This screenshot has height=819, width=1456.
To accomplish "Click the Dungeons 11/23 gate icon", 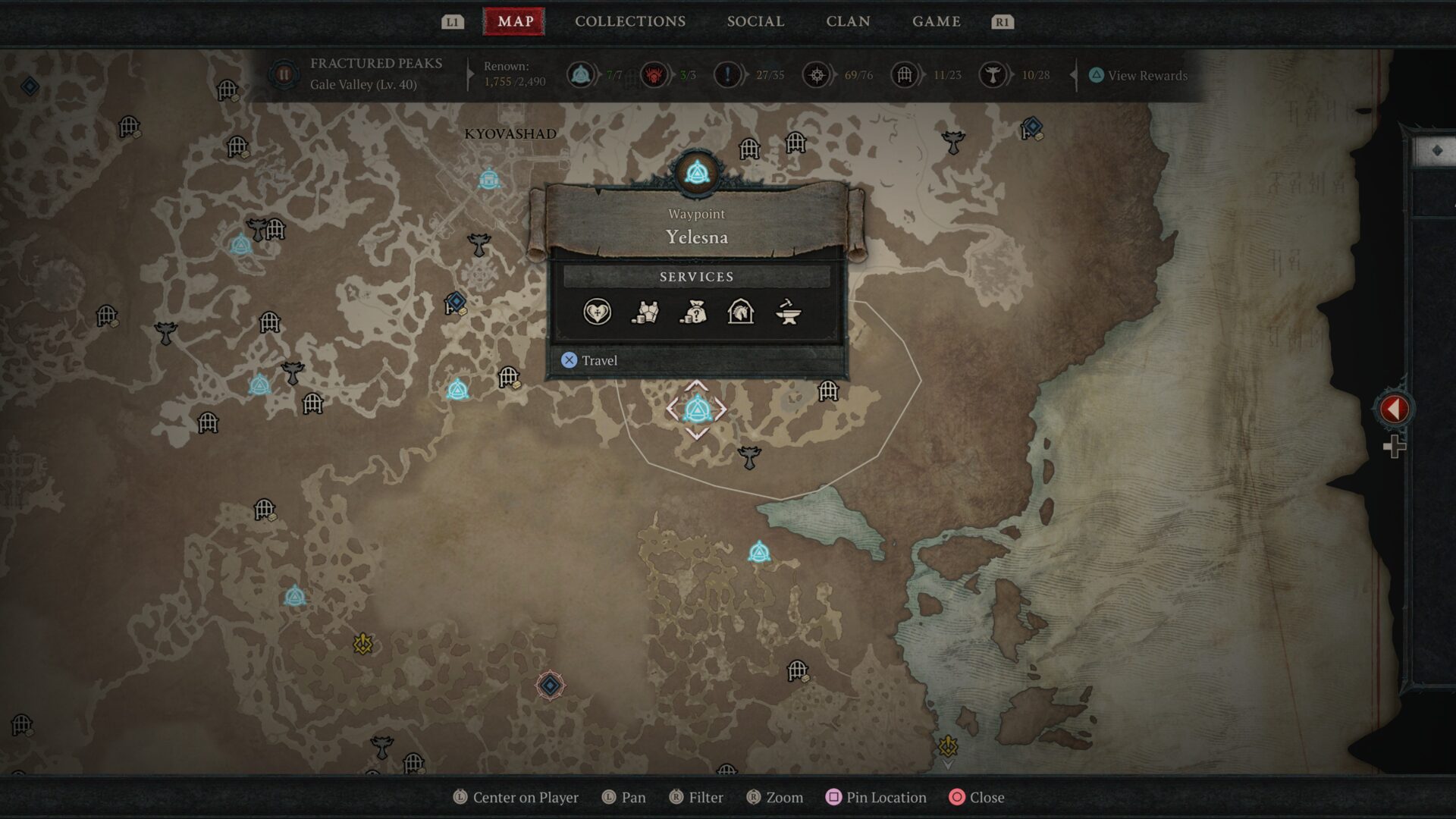I will (x=903, y=76).
